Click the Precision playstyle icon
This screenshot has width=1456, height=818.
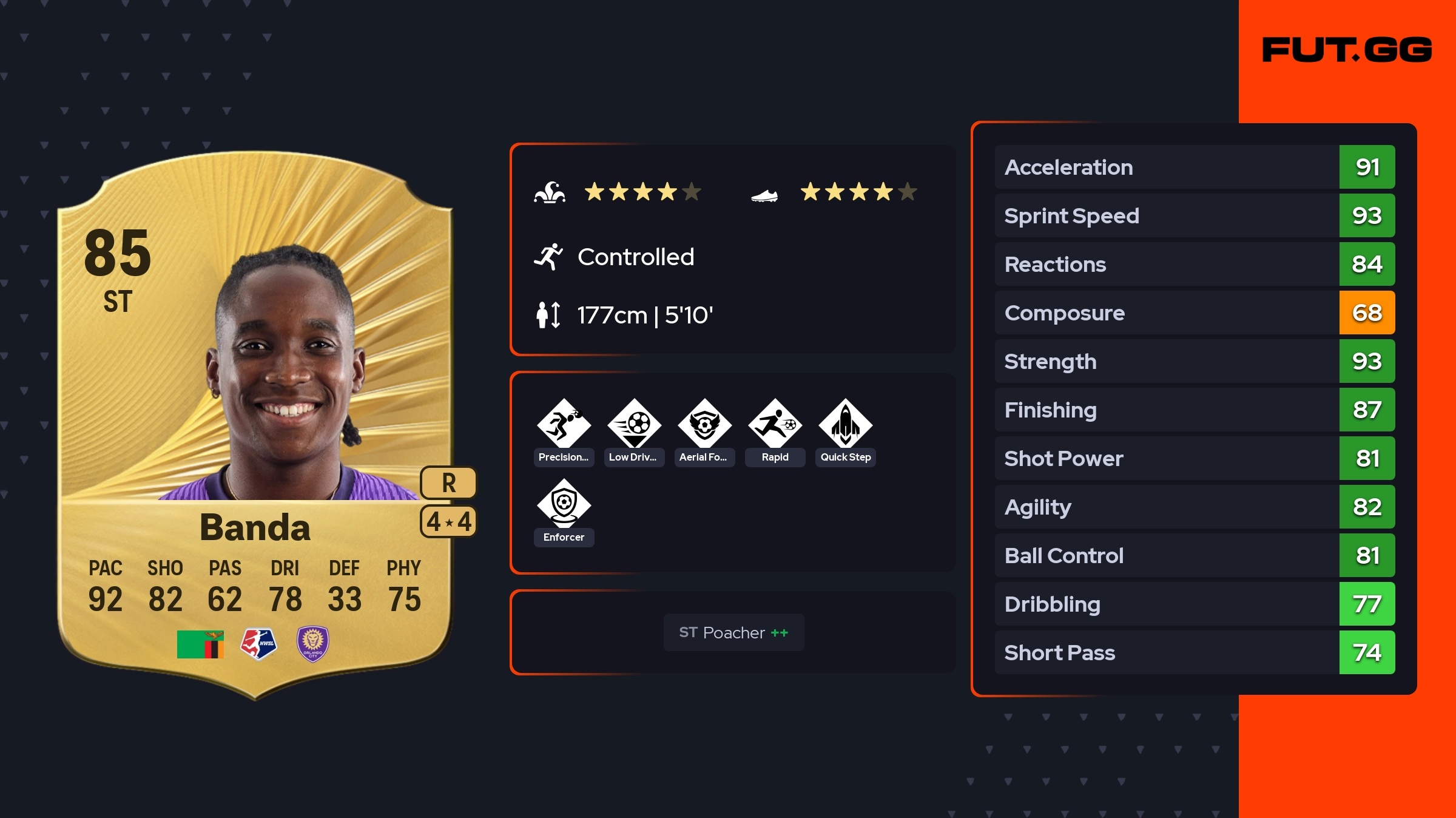[564, 424]
